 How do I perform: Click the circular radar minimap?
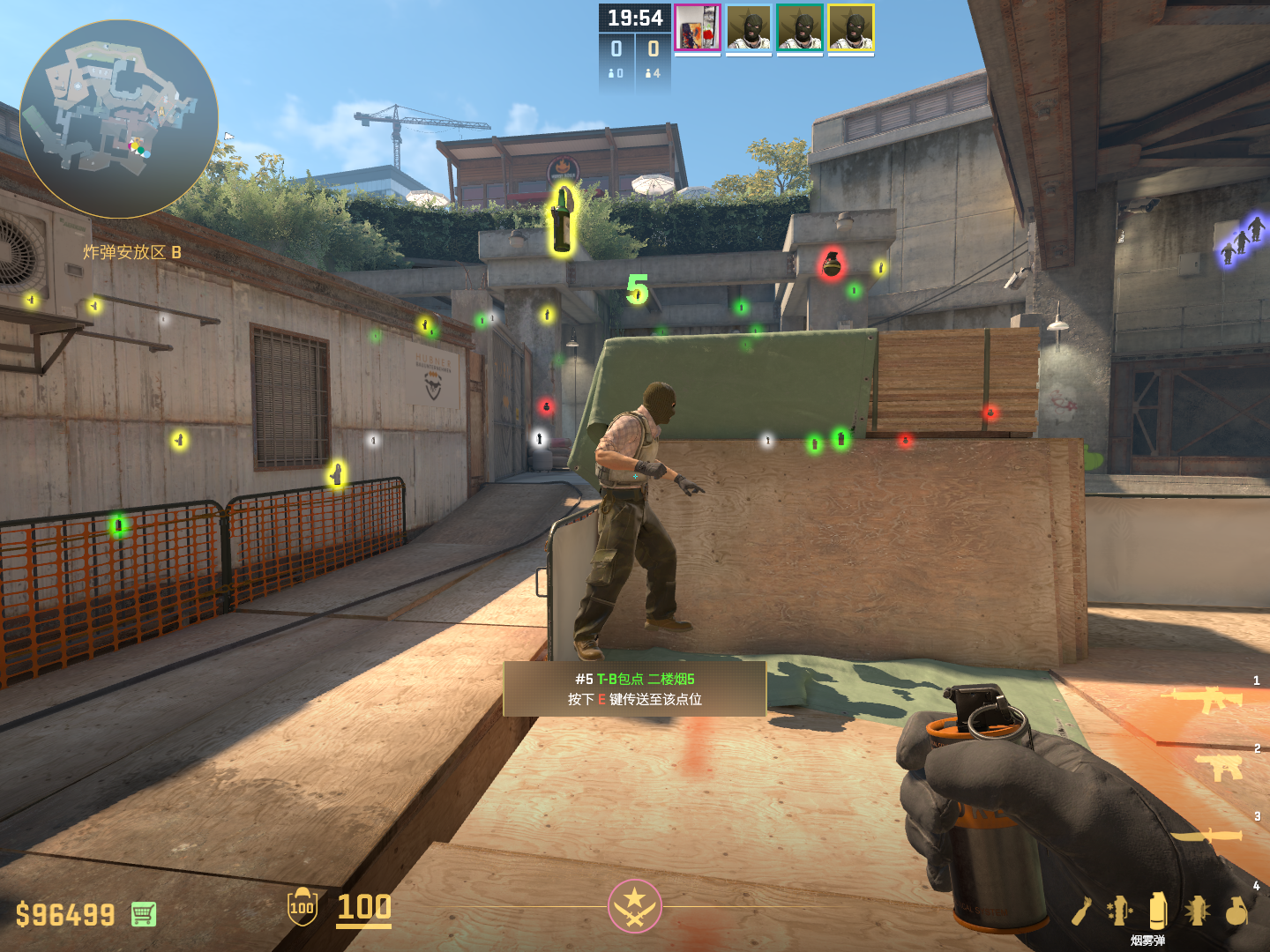118,119
